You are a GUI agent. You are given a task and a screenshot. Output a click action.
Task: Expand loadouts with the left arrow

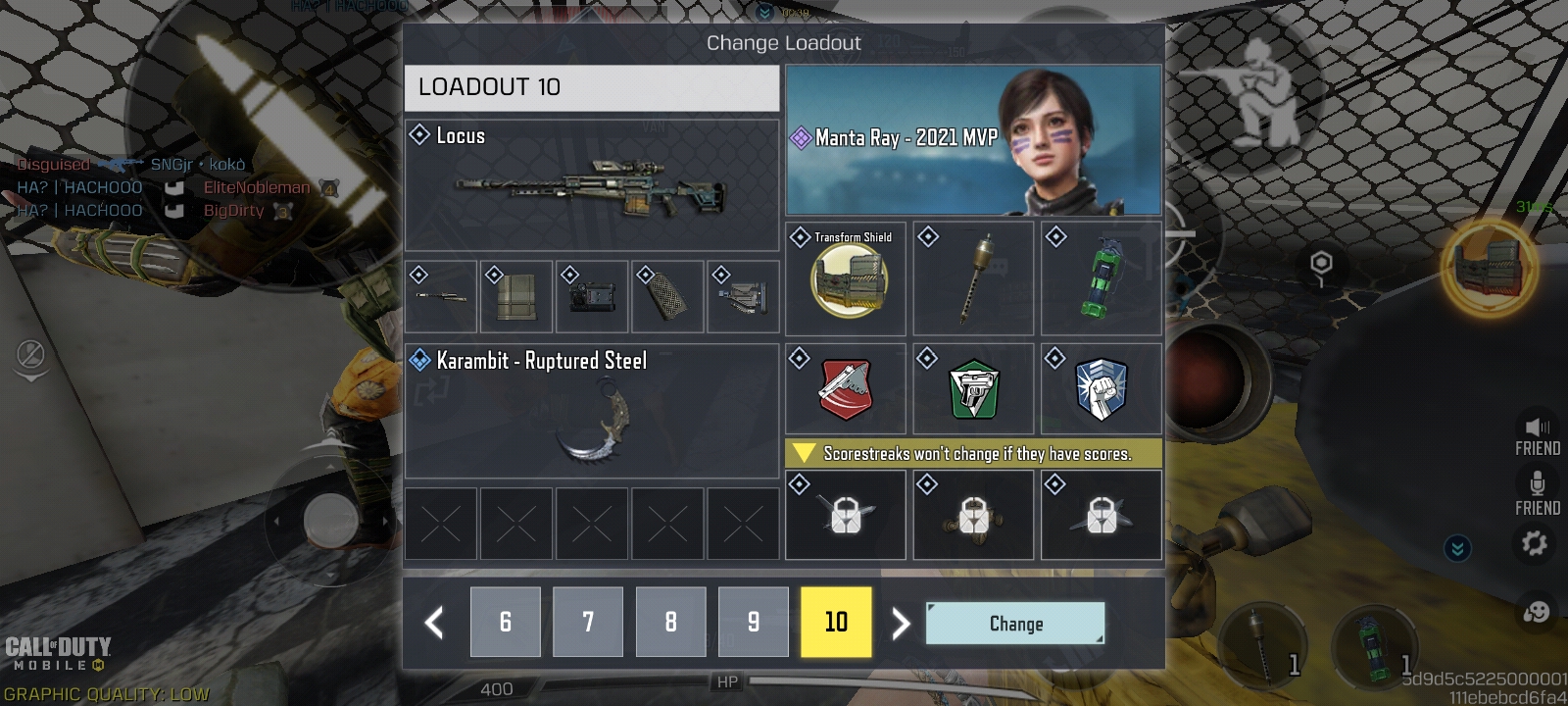tap(432, 622)
